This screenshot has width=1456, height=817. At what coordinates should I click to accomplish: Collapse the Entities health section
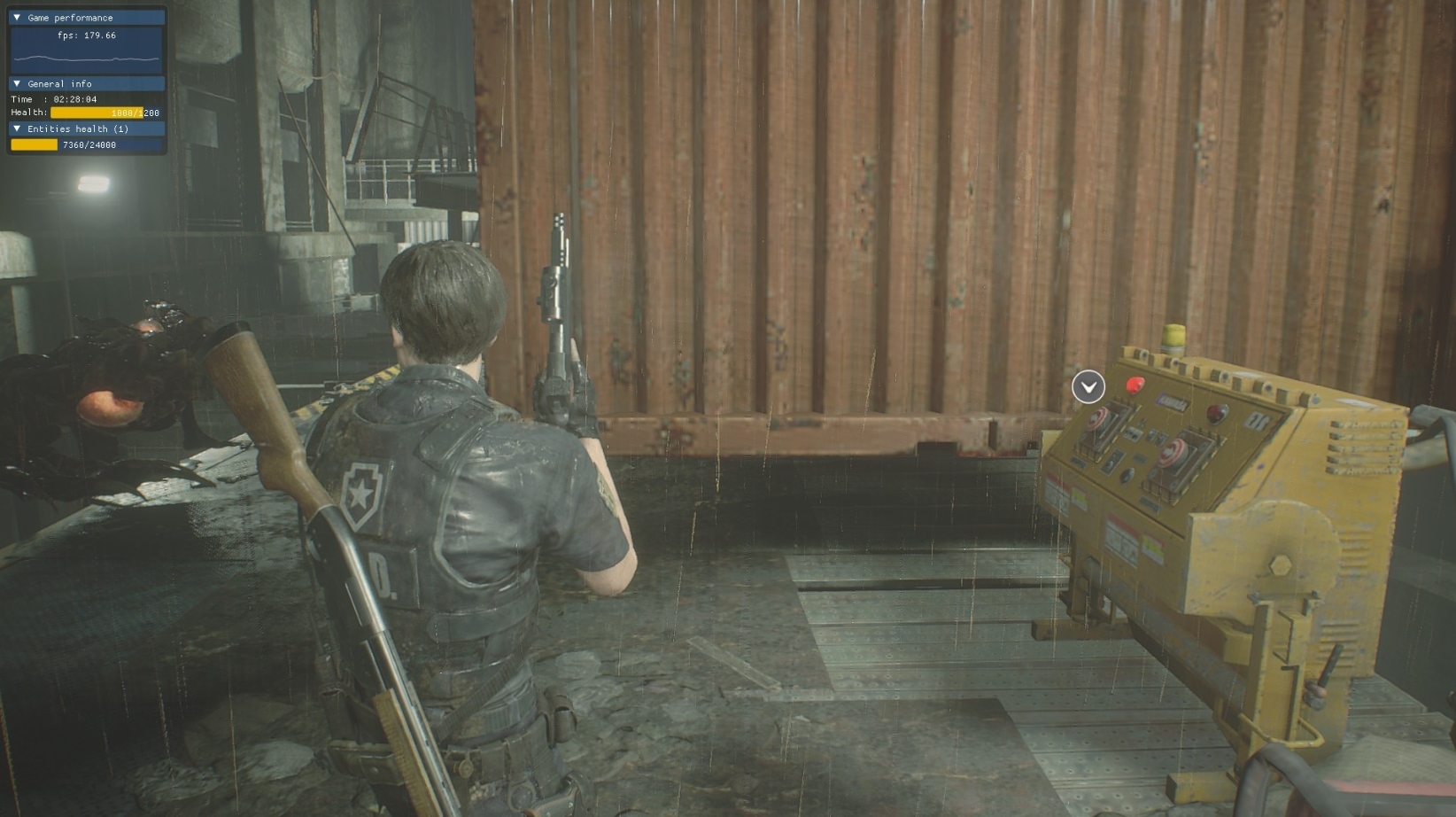pyautogui.click(x=17, y=129)
